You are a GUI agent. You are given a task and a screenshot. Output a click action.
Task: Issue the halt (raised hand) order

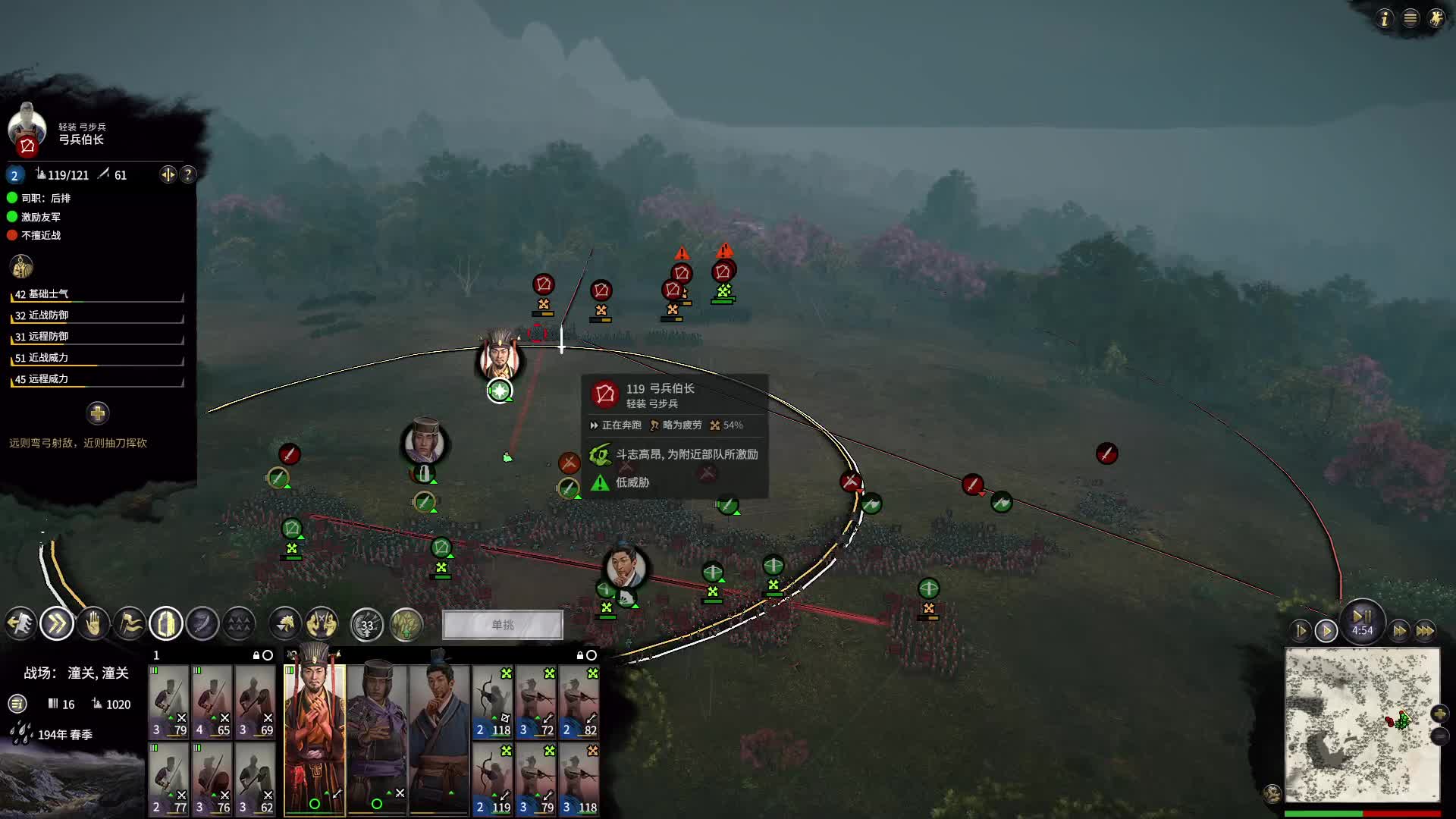(93, 624)
